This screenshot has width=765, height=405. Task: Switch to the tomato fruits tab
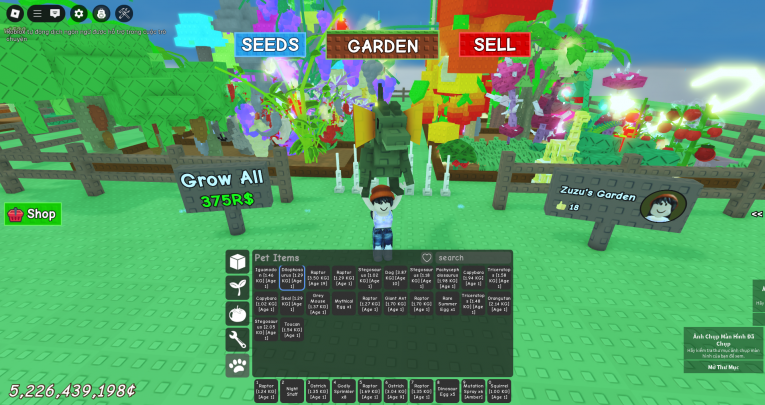coord(237,313)
